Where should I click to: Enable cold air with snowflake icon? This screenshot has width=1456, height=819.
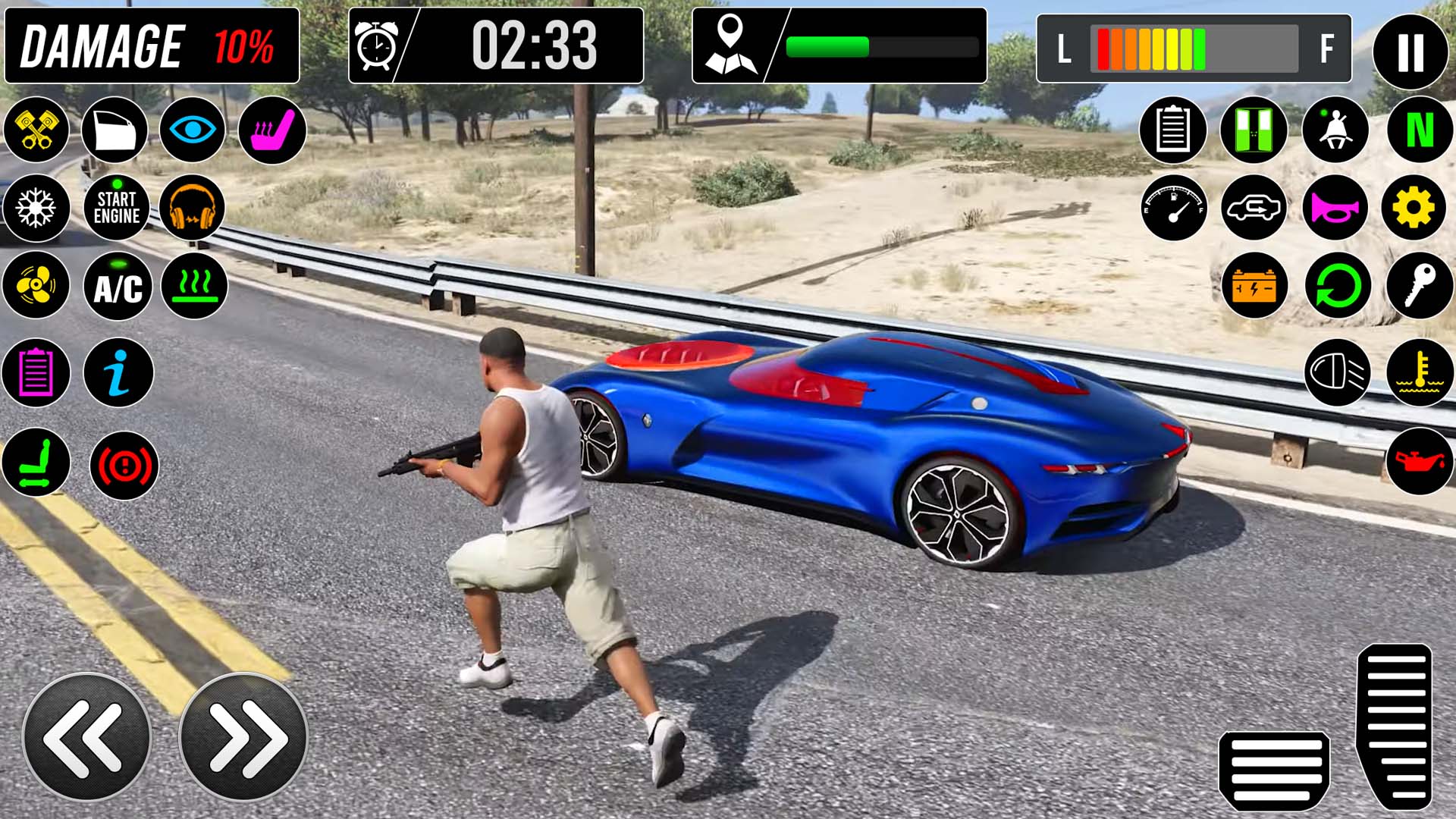pyautogui.click(x=36, y=208)
